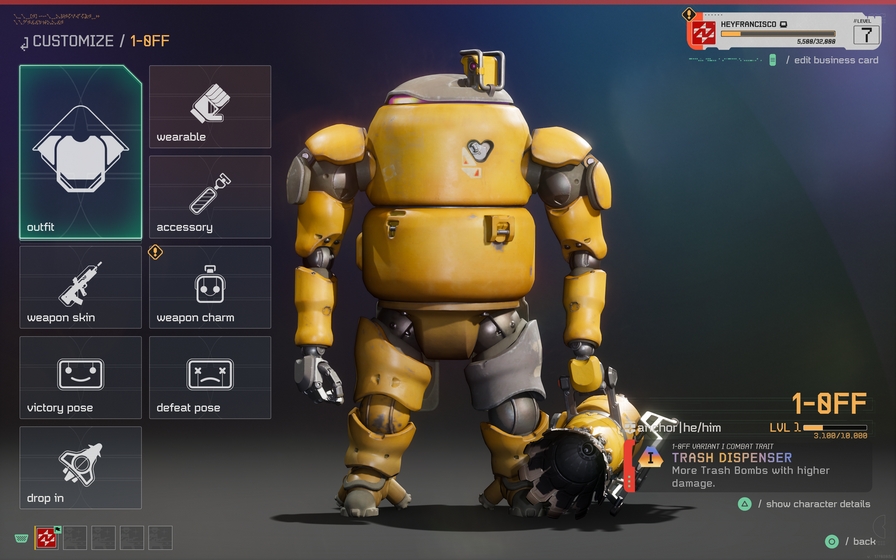Select the weapon charm tile
The width and height of the screenshot is (896, 560).
coord(210,287)
